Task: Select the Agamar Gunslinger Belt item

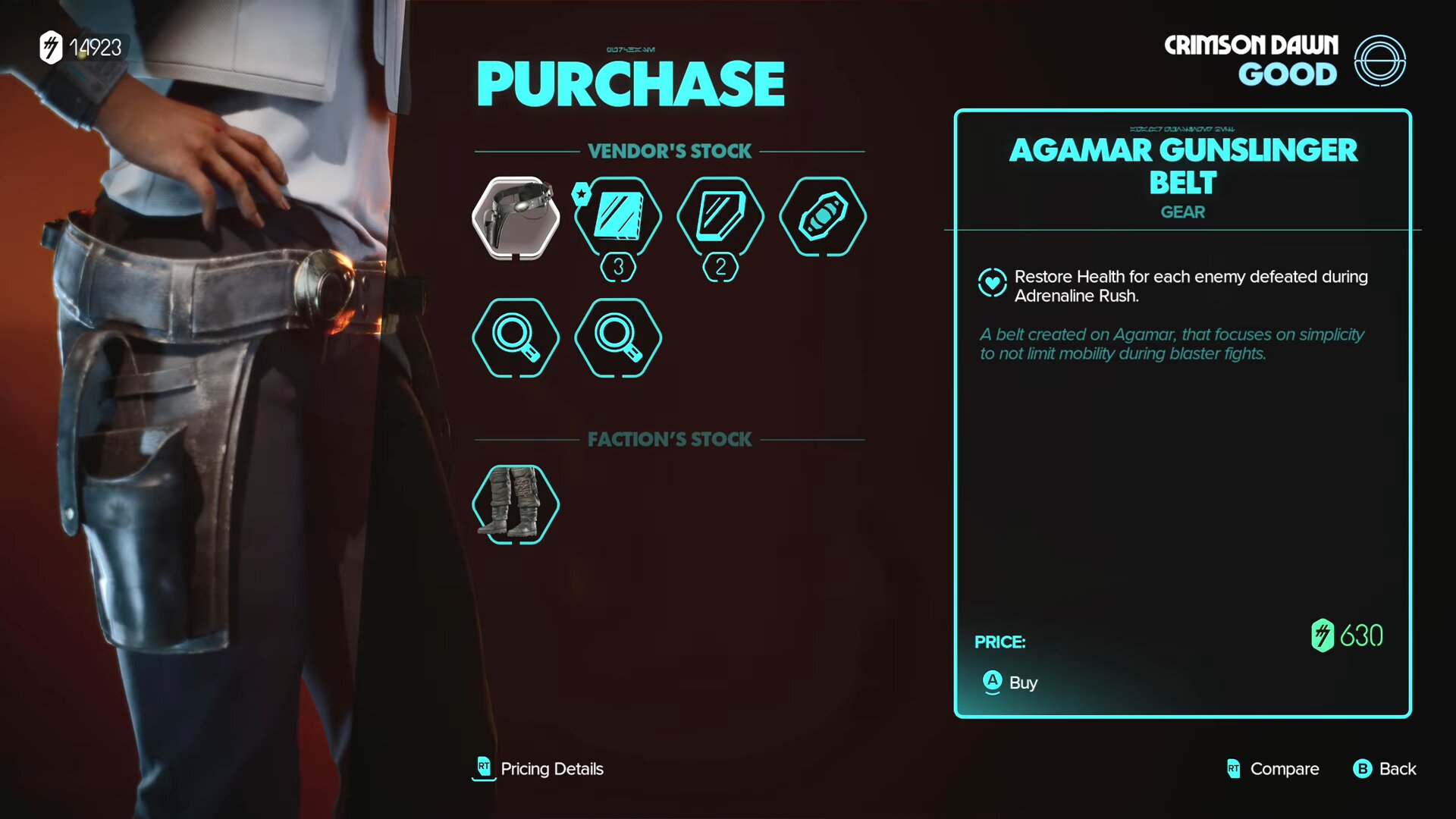Action: (x=516, y=218)
